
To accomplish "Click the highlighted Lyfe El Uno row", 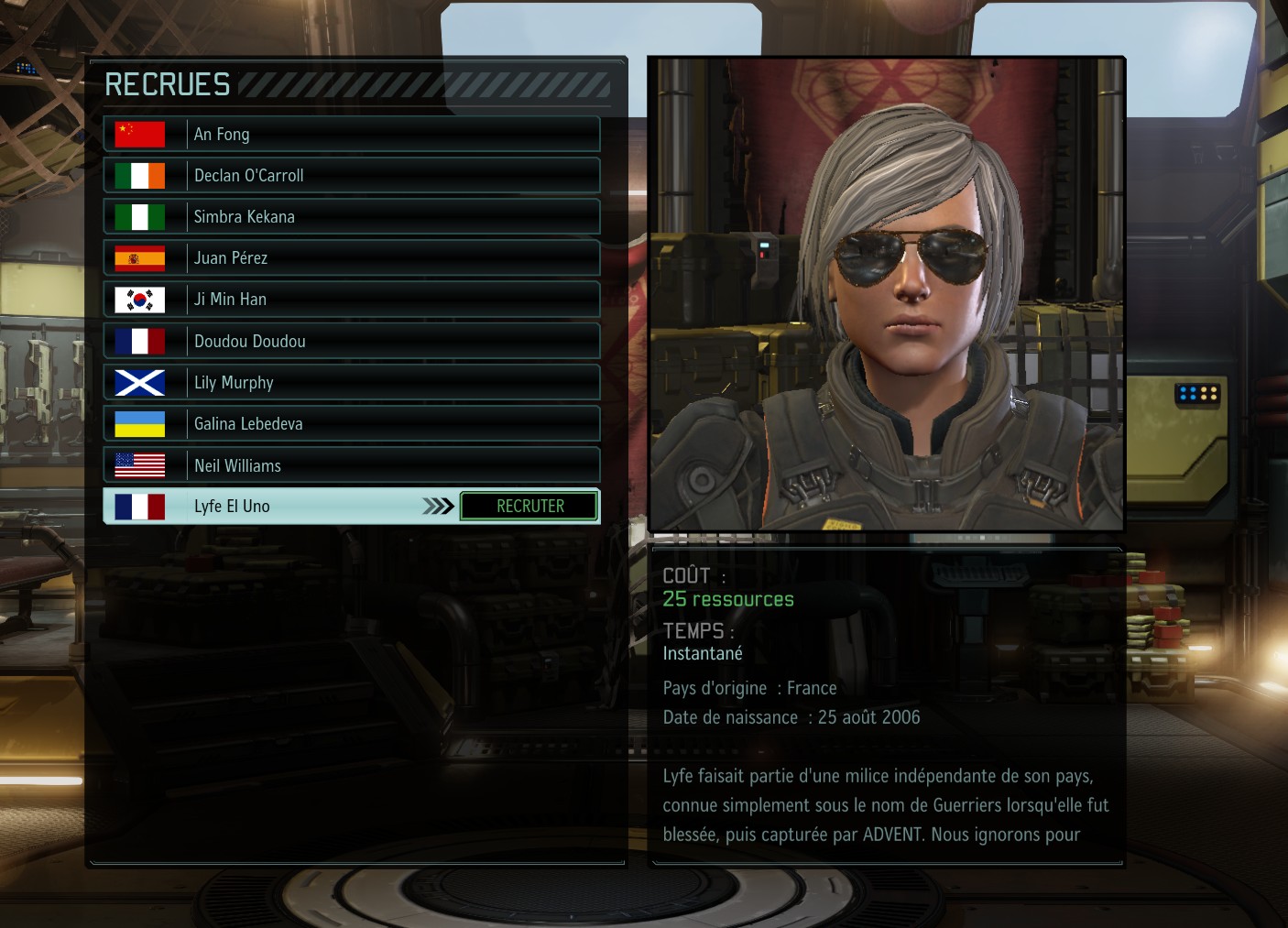I will (x=275, y=507).
